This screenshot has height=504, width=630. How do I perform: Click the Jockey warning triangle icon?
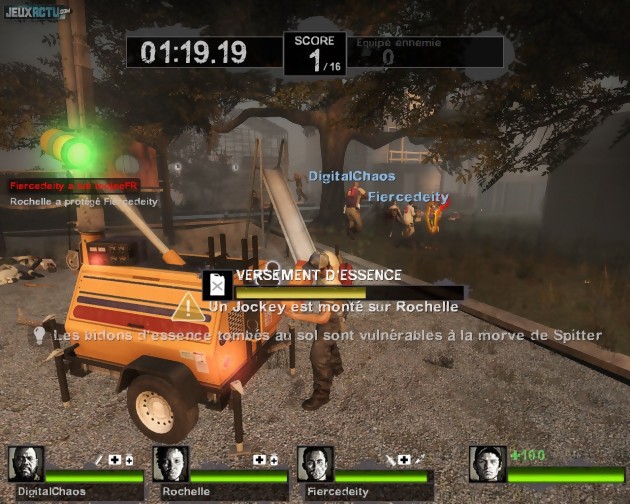point(189,307)
